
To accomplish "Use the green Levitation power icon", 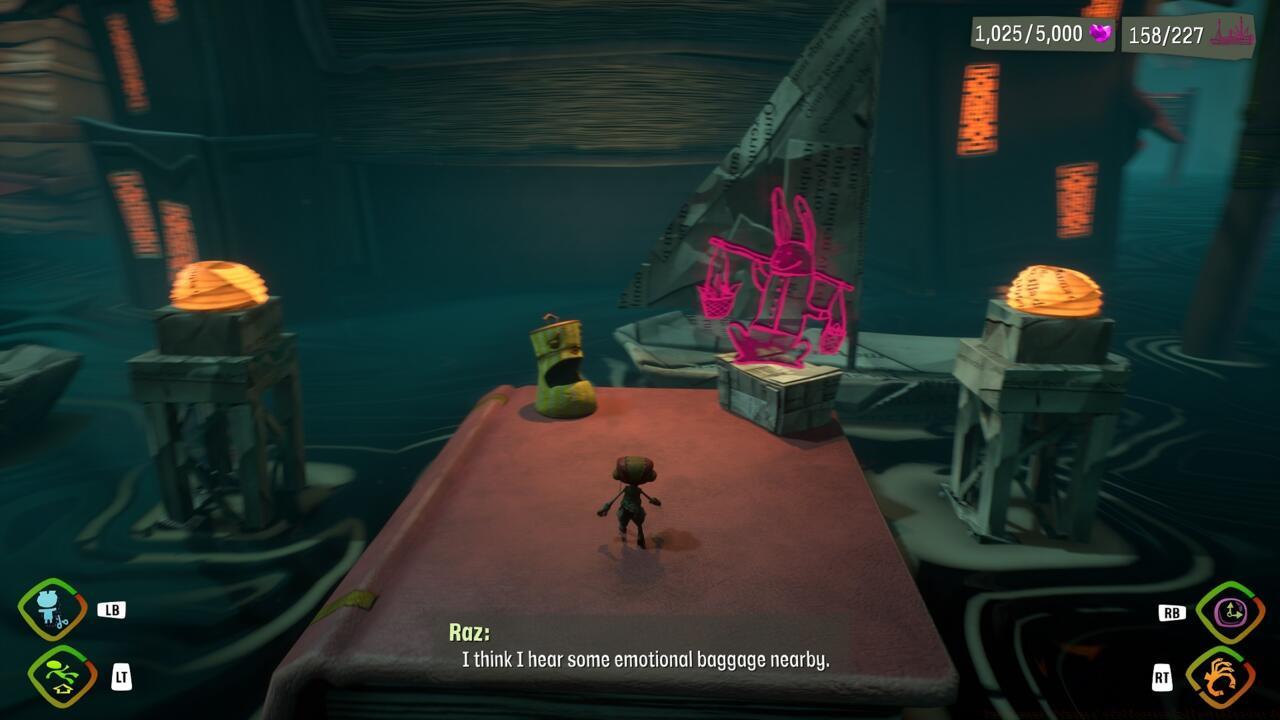I will [x=62, y=677].
